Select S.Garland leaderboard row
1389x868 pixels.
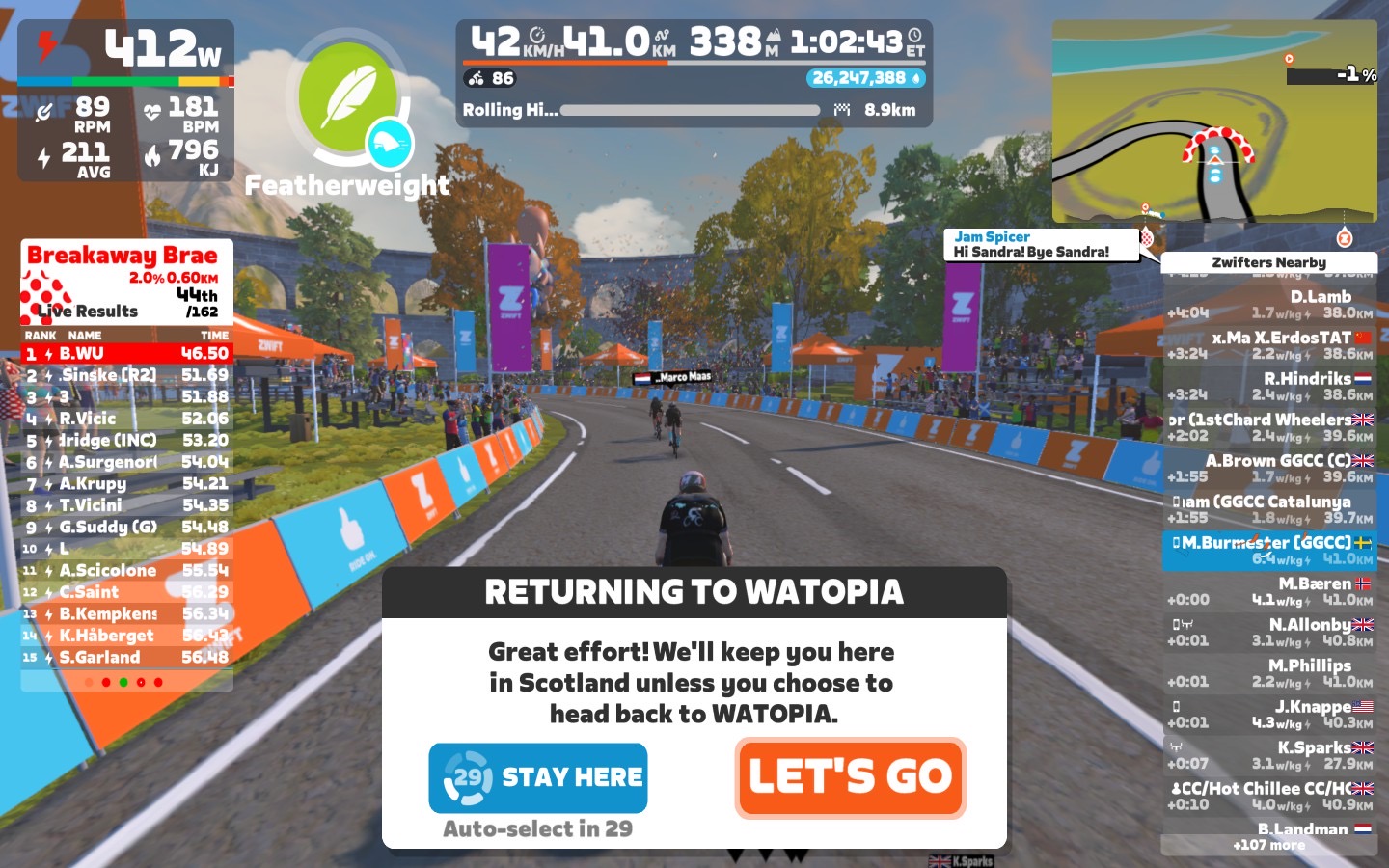pyautogui.click(x=126, y=658)
